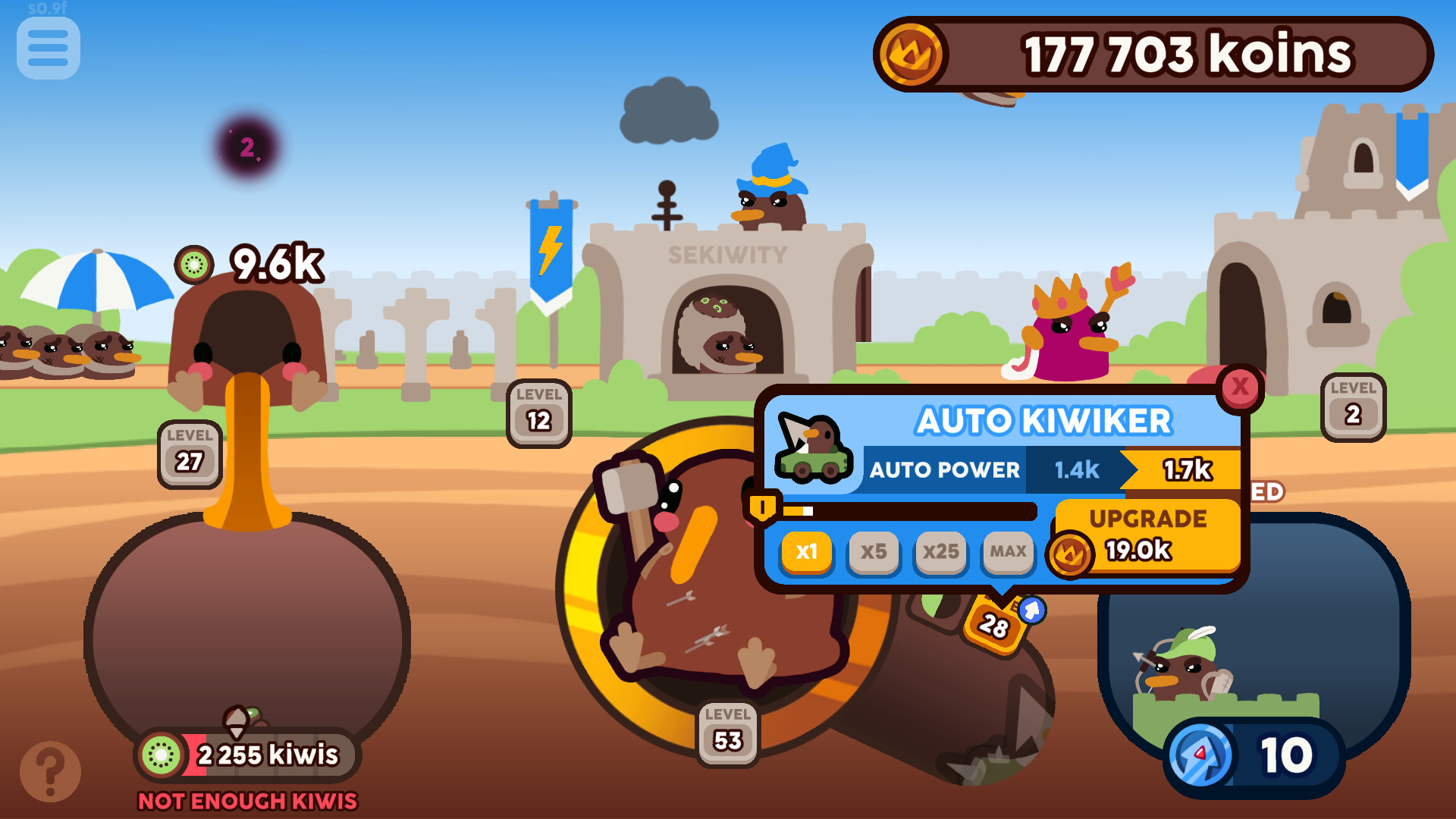Image resolution: width=1456 pixels, height=819 pixels.
Task: Open the level 27 upgrade badge
Action: click(x=190, y=453)
